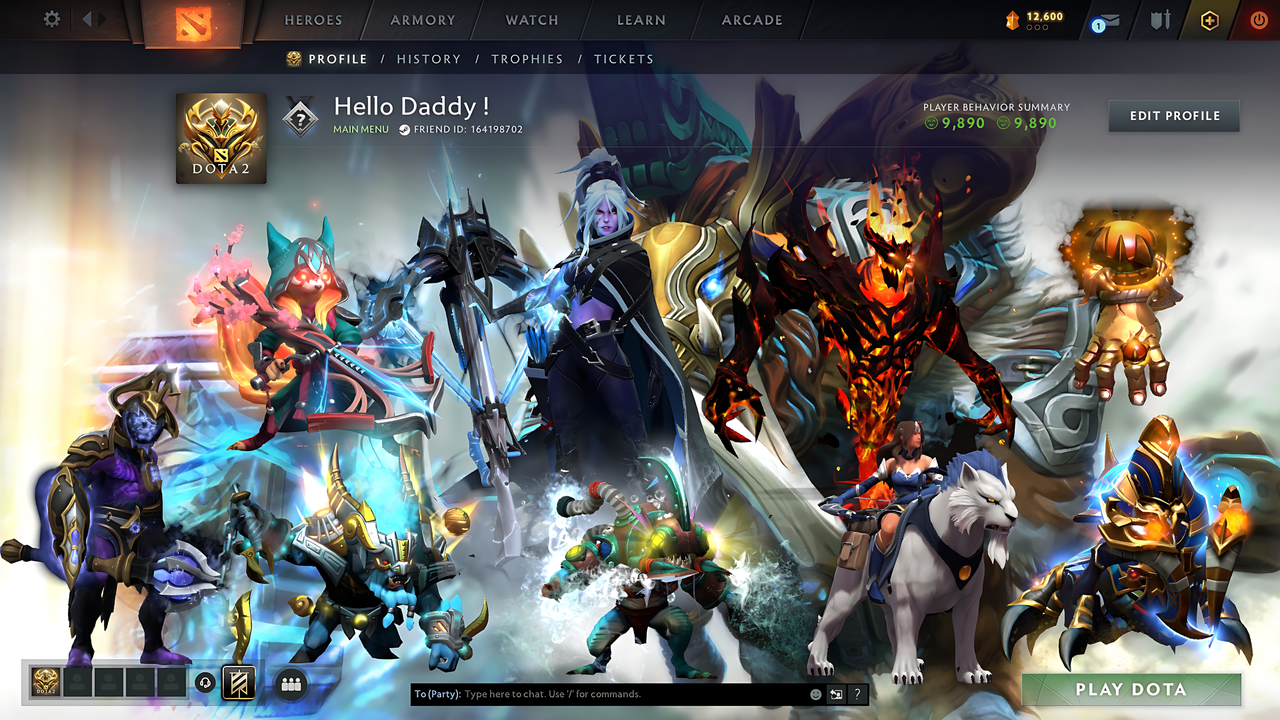
Task: Switch to the TROPHIES tab
Action: (528, 59)
